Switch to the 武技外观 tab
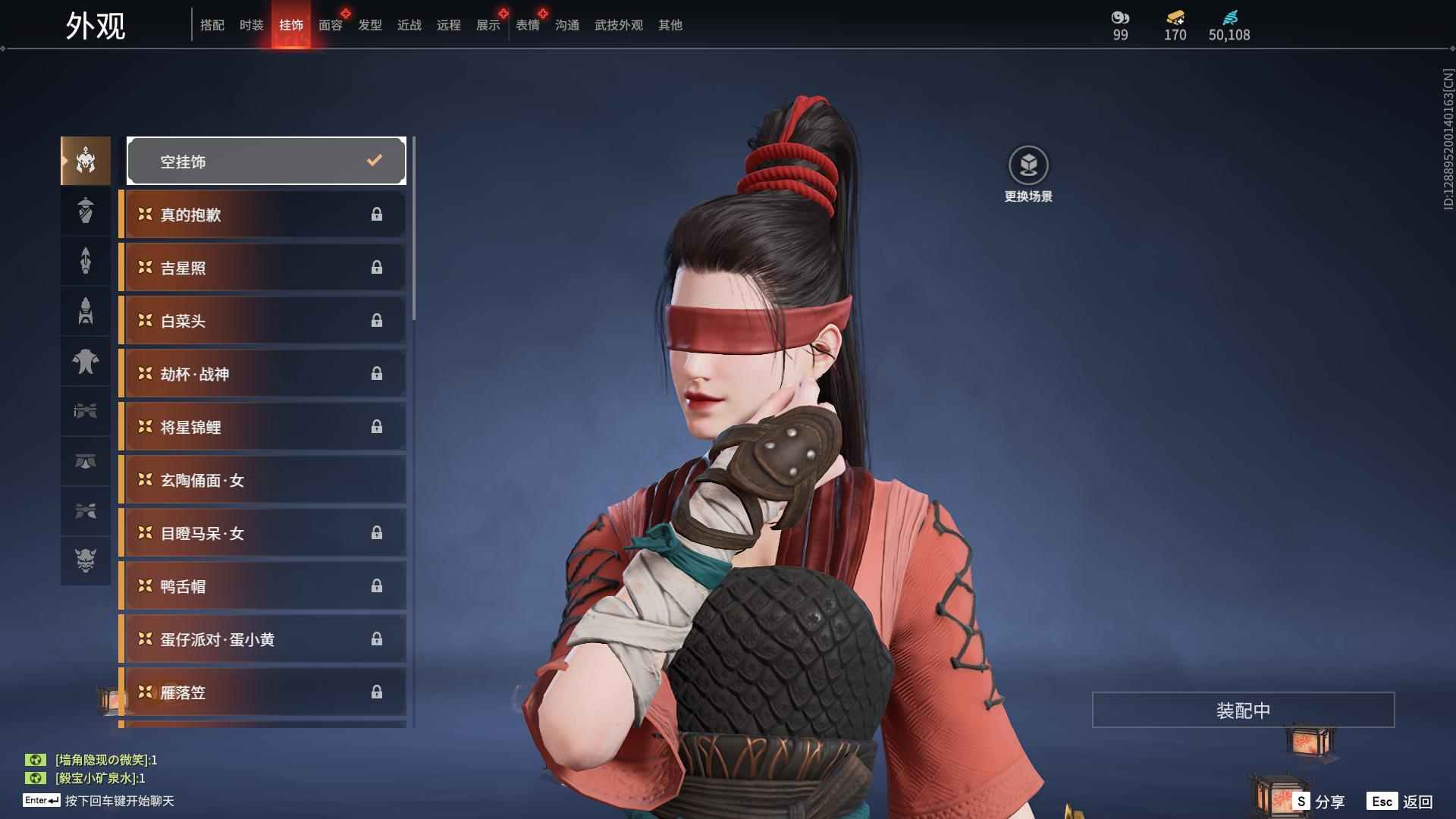The width and height of the screenshot is (1456, 819). coord(617,25)
